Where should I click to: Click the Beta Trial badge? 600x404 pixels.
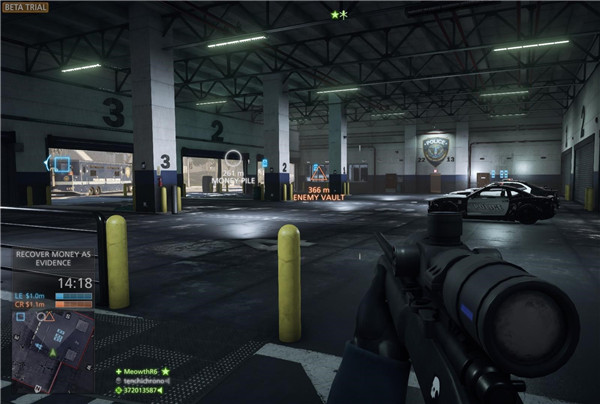[x=26, y=7]
